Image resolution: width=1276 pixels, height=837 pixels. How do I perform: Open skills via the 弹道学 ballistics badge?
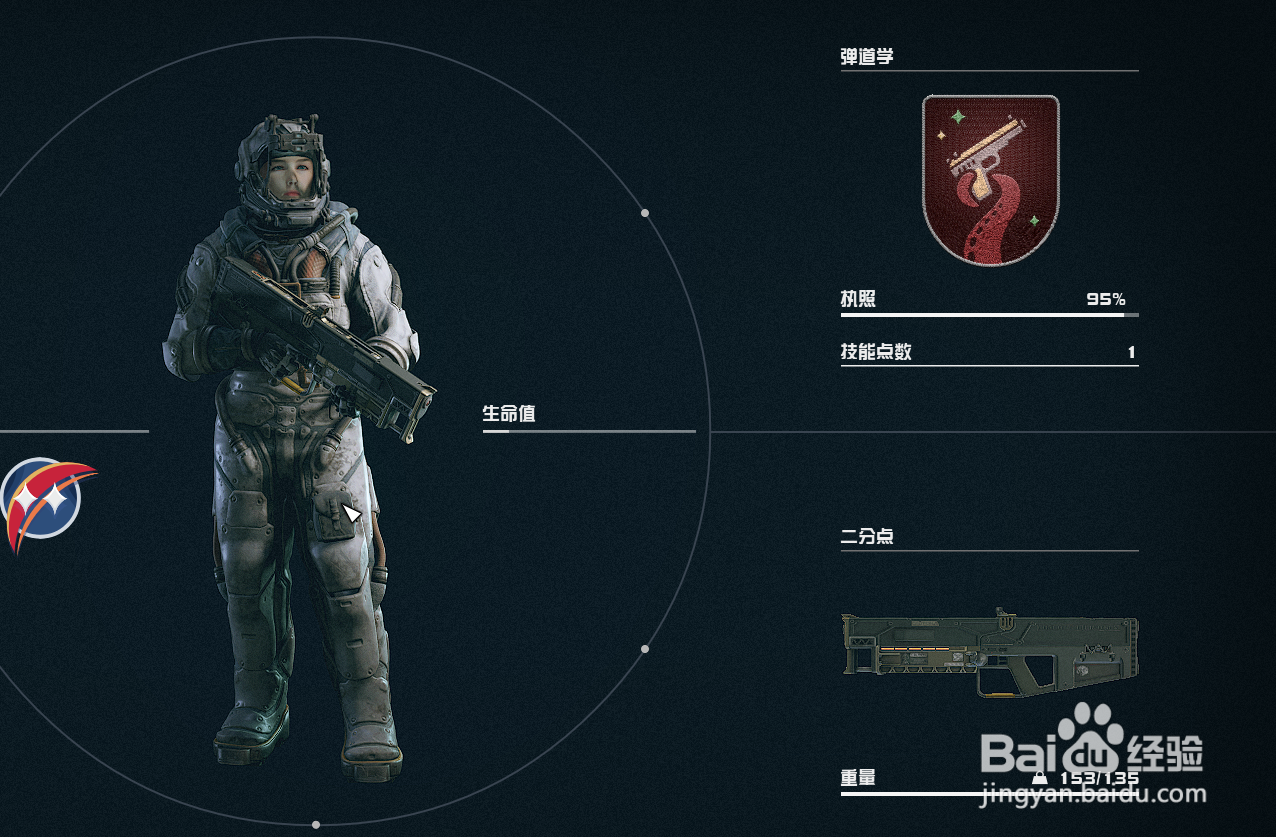(990, 180)
